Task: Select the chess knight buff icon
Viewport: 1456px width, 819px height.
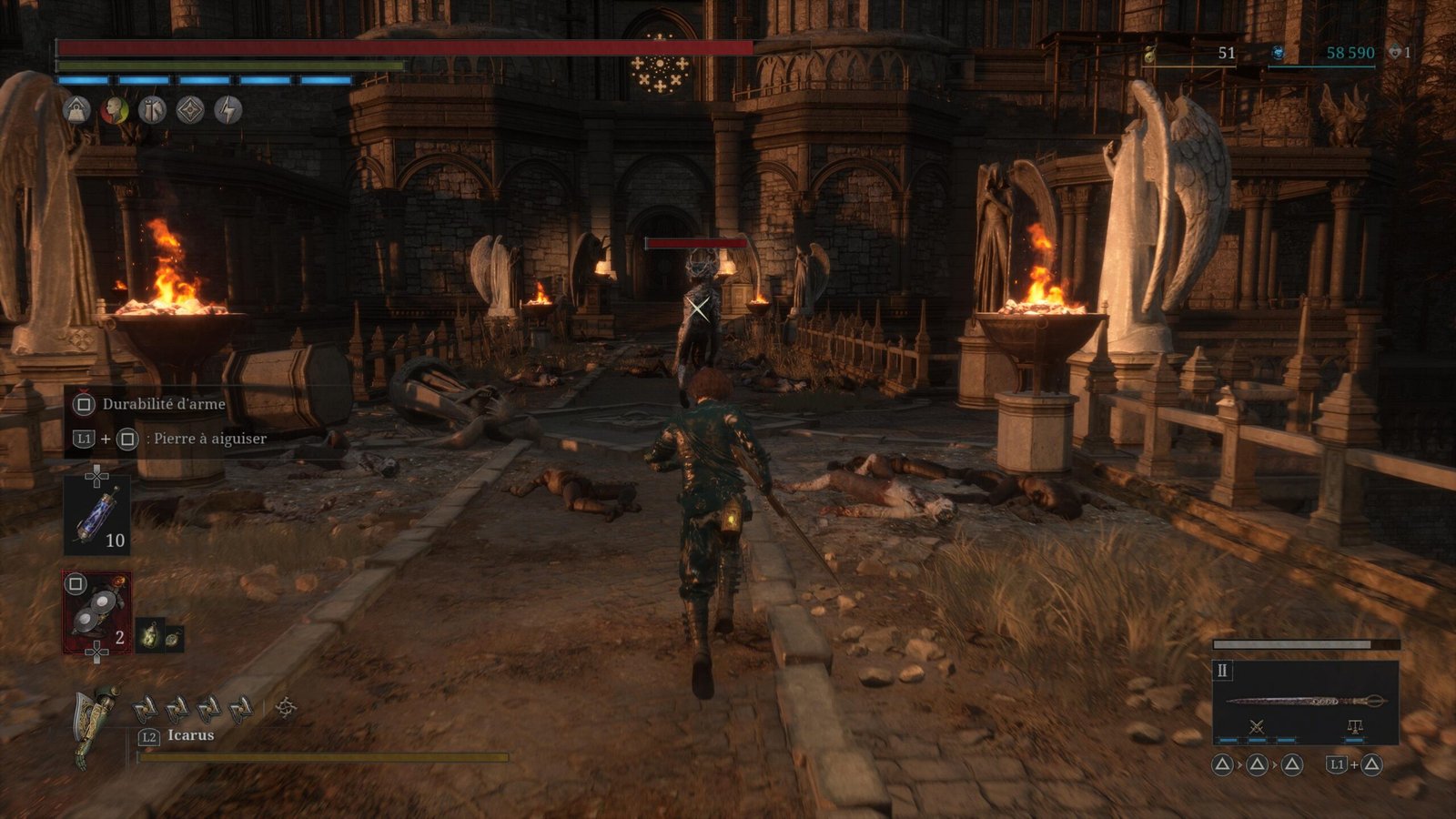Action: pos(152,111)
